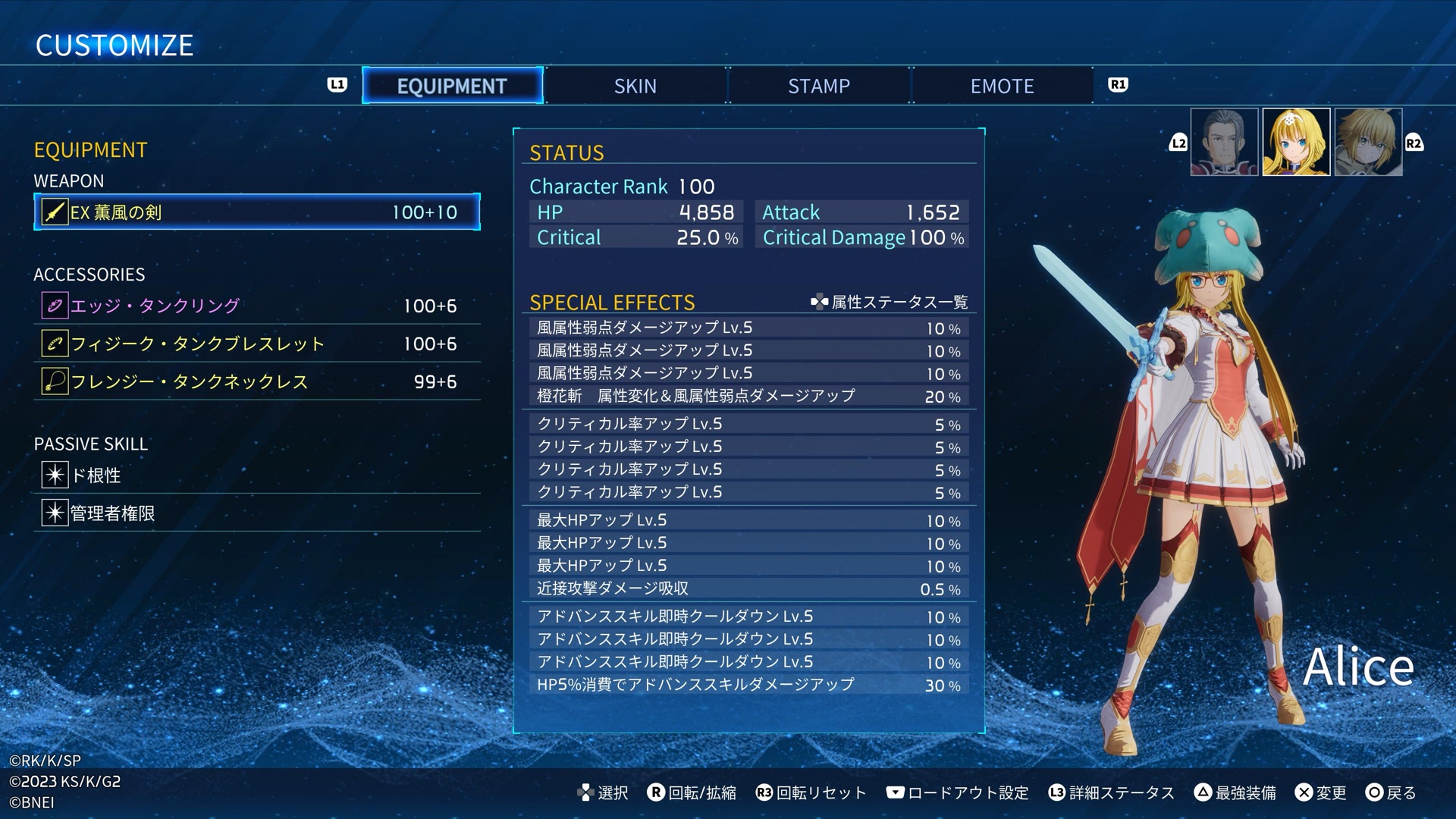
Task: Open the SKIN tab
Action: coord(635,86)
